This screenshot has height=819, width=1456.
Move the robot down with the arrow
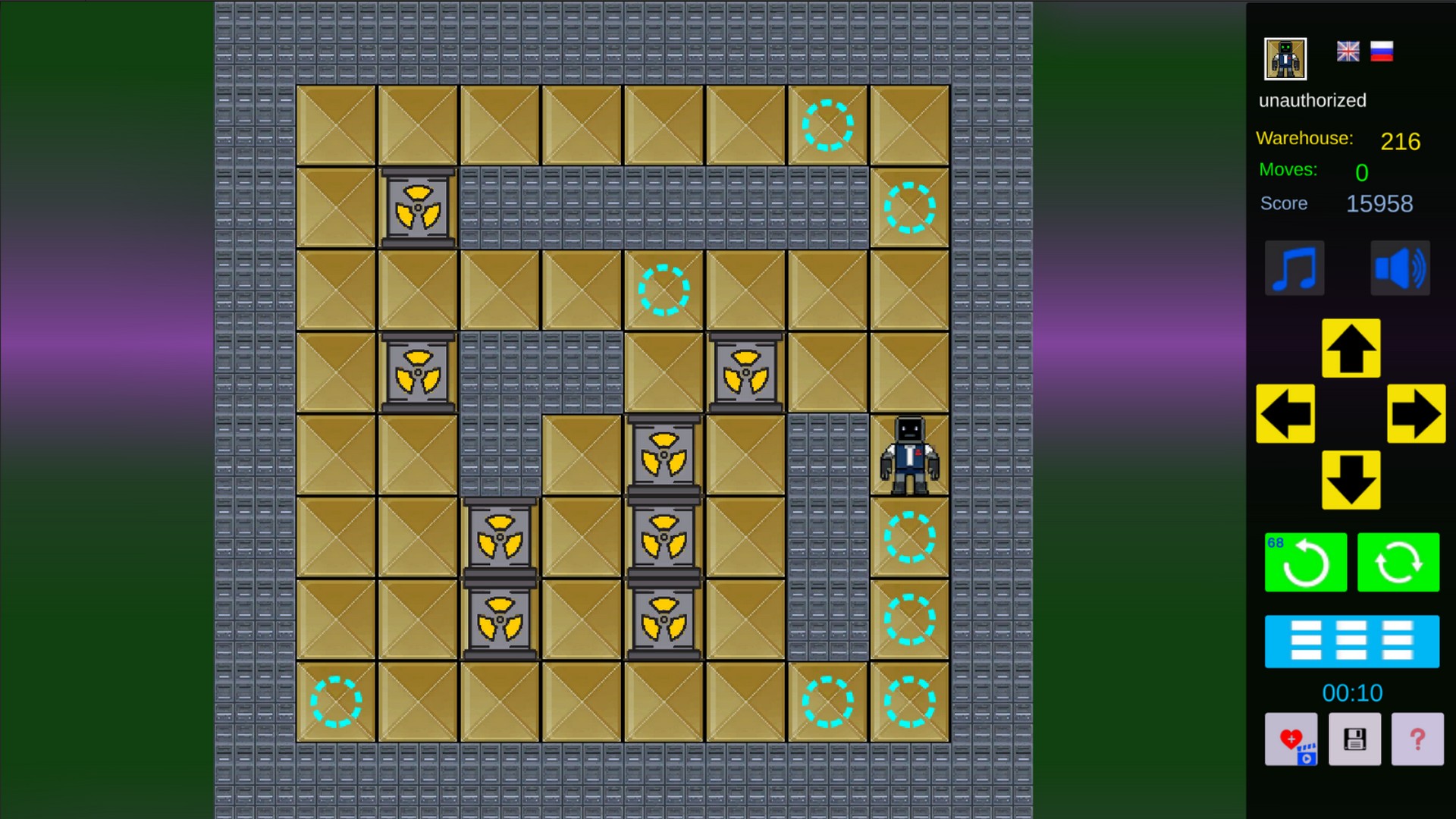coord(1351,479)
